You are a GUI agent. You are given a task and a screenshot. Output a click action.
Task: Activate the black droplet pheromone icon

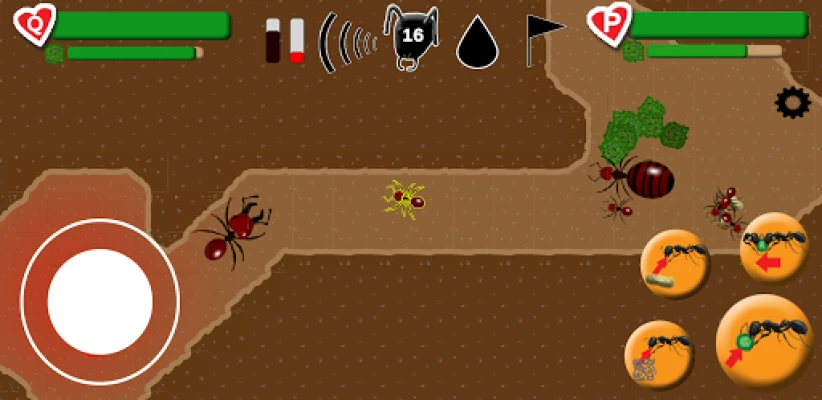point(478,43)
